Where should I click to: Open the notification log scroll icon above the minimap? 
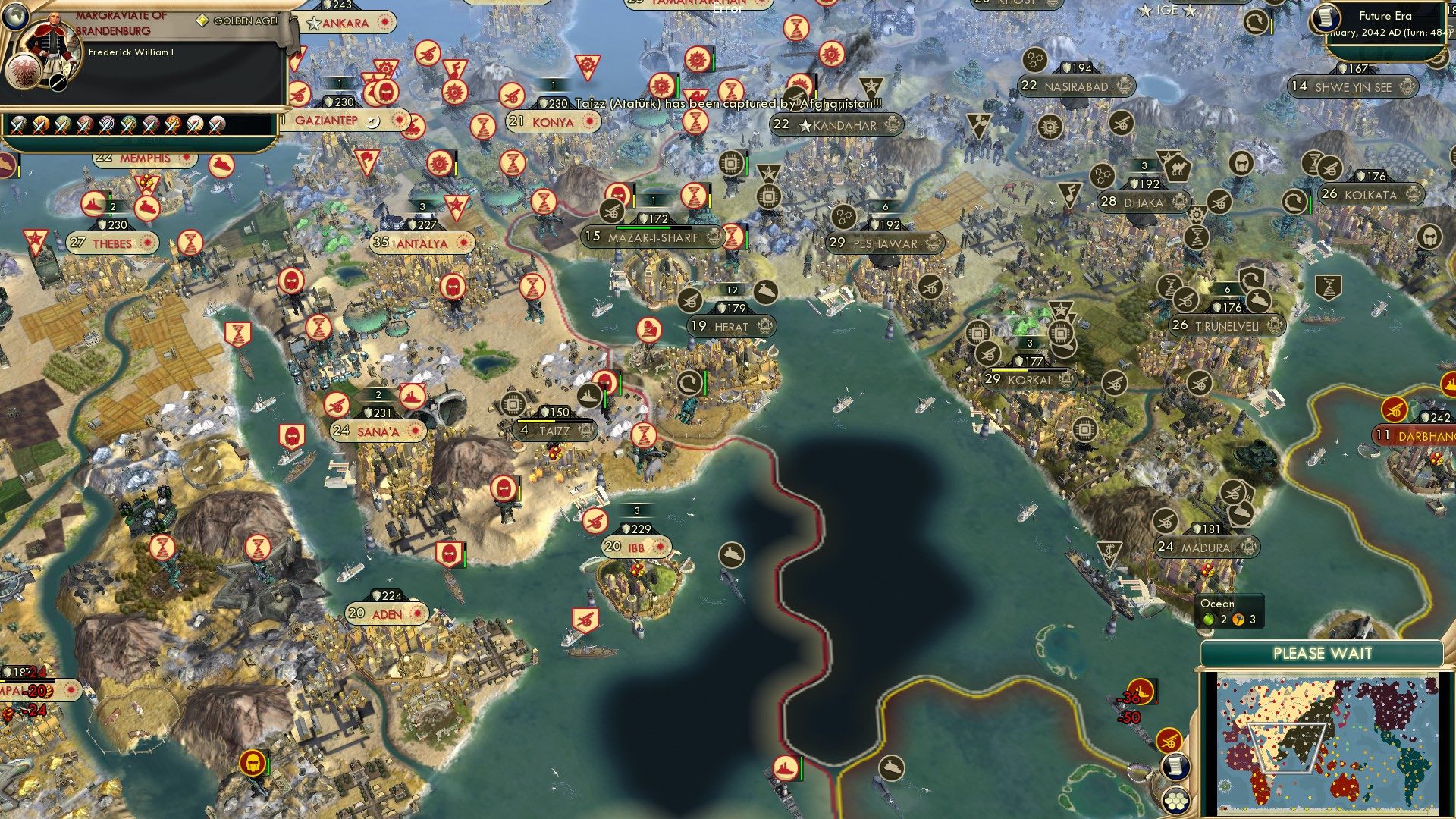(1175, 766)
